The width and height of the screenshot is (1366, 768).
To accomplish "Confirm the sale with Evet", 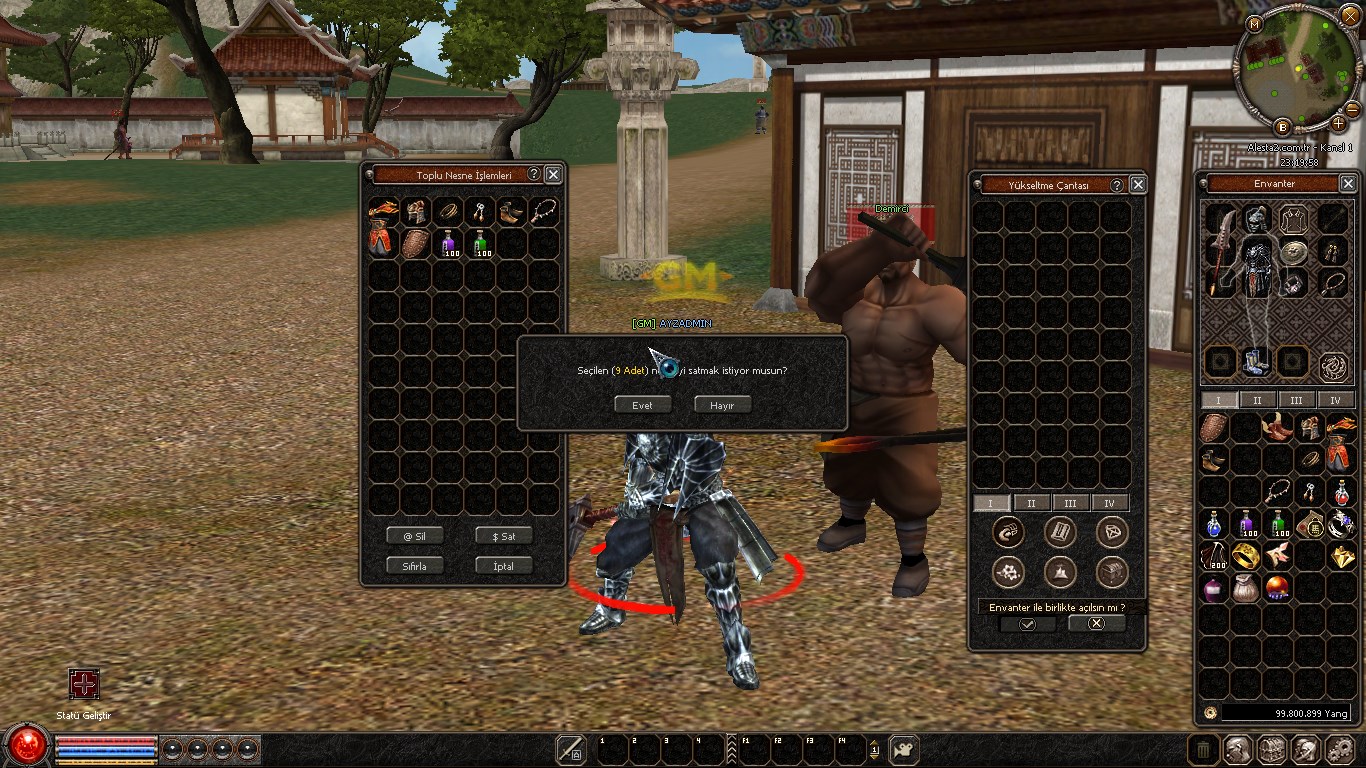I will (642, 405).
